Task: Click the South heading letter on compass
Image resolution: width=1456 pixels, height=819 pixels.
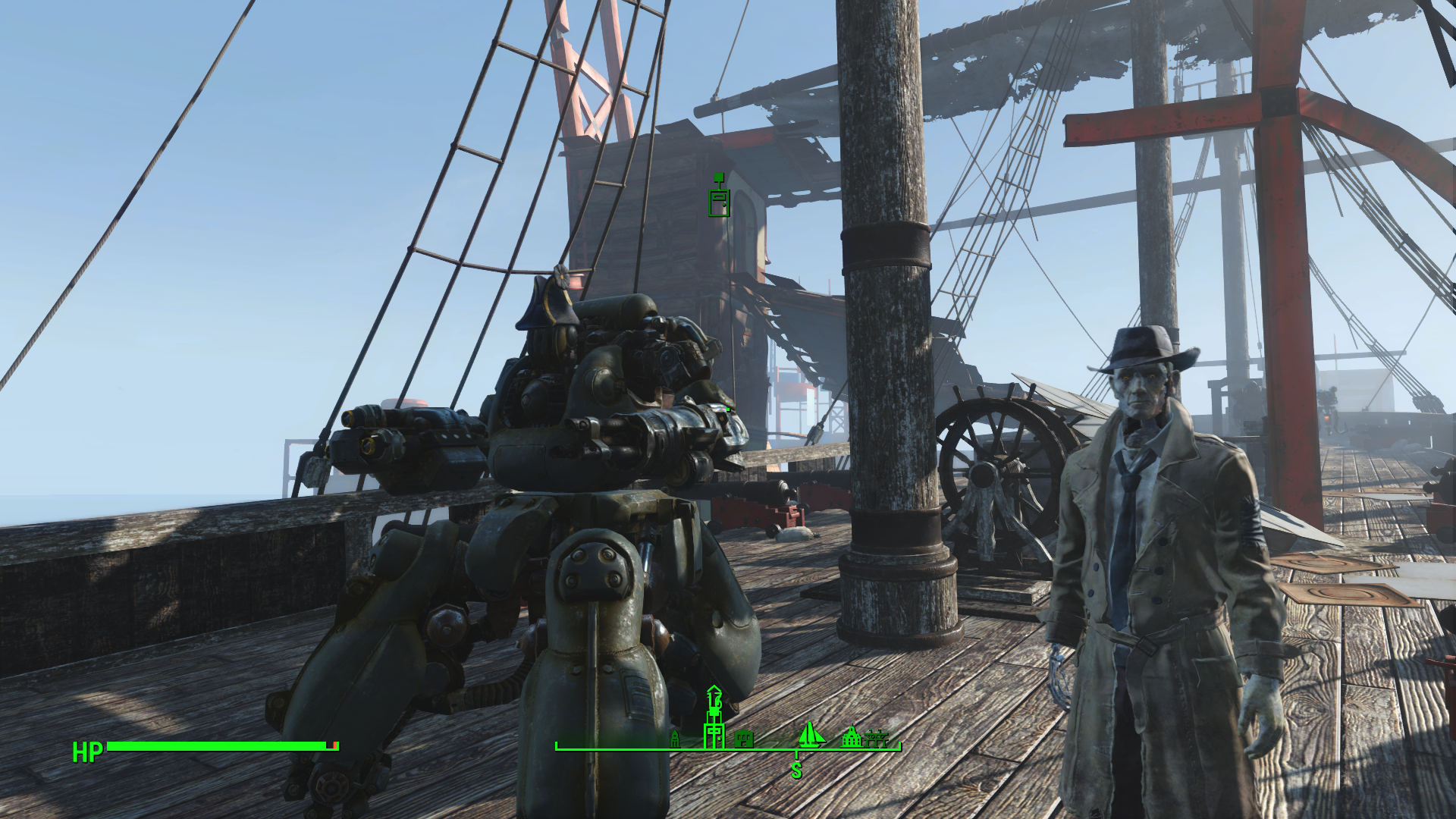Action: [x=795, y=771]
